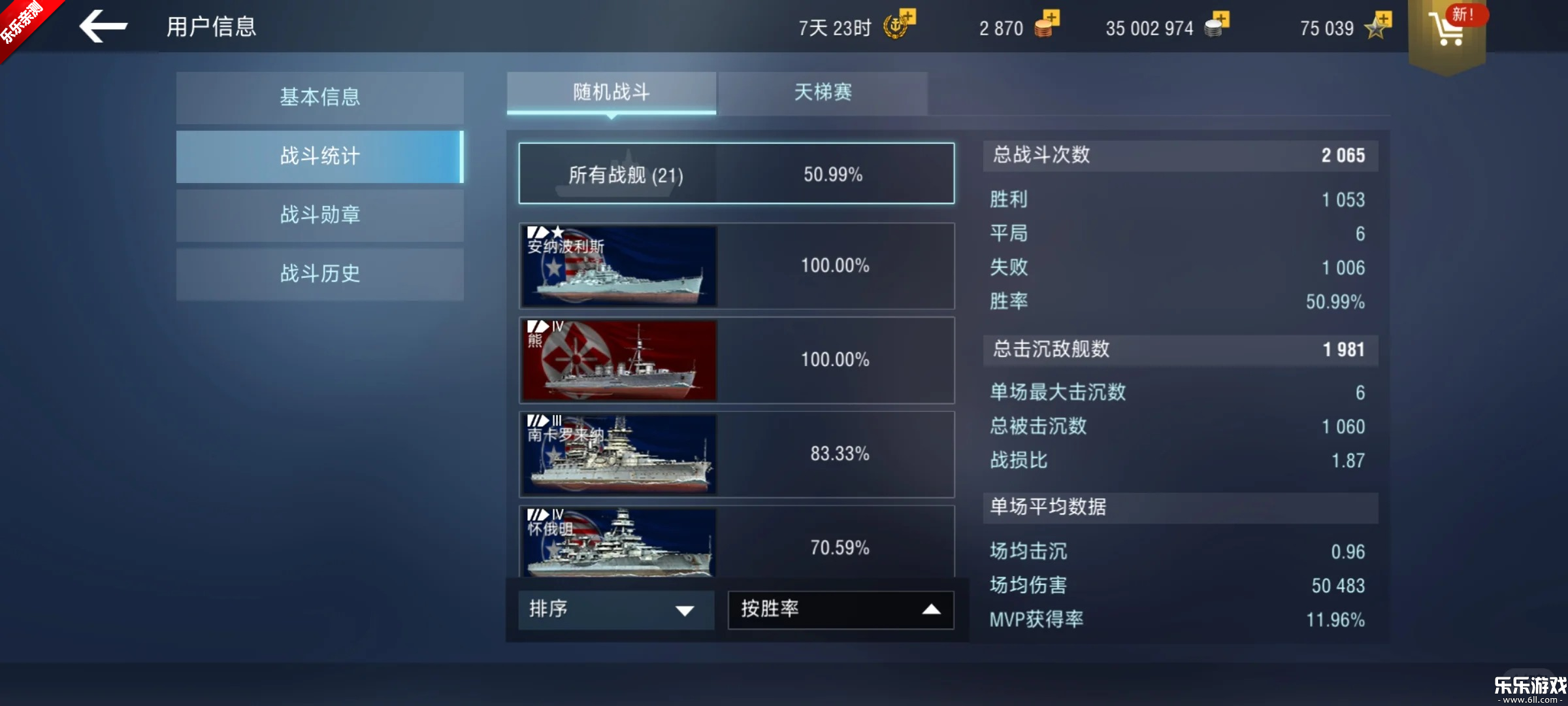Click the upward sort arrow beside 按胜率

[x=930, y=609]
